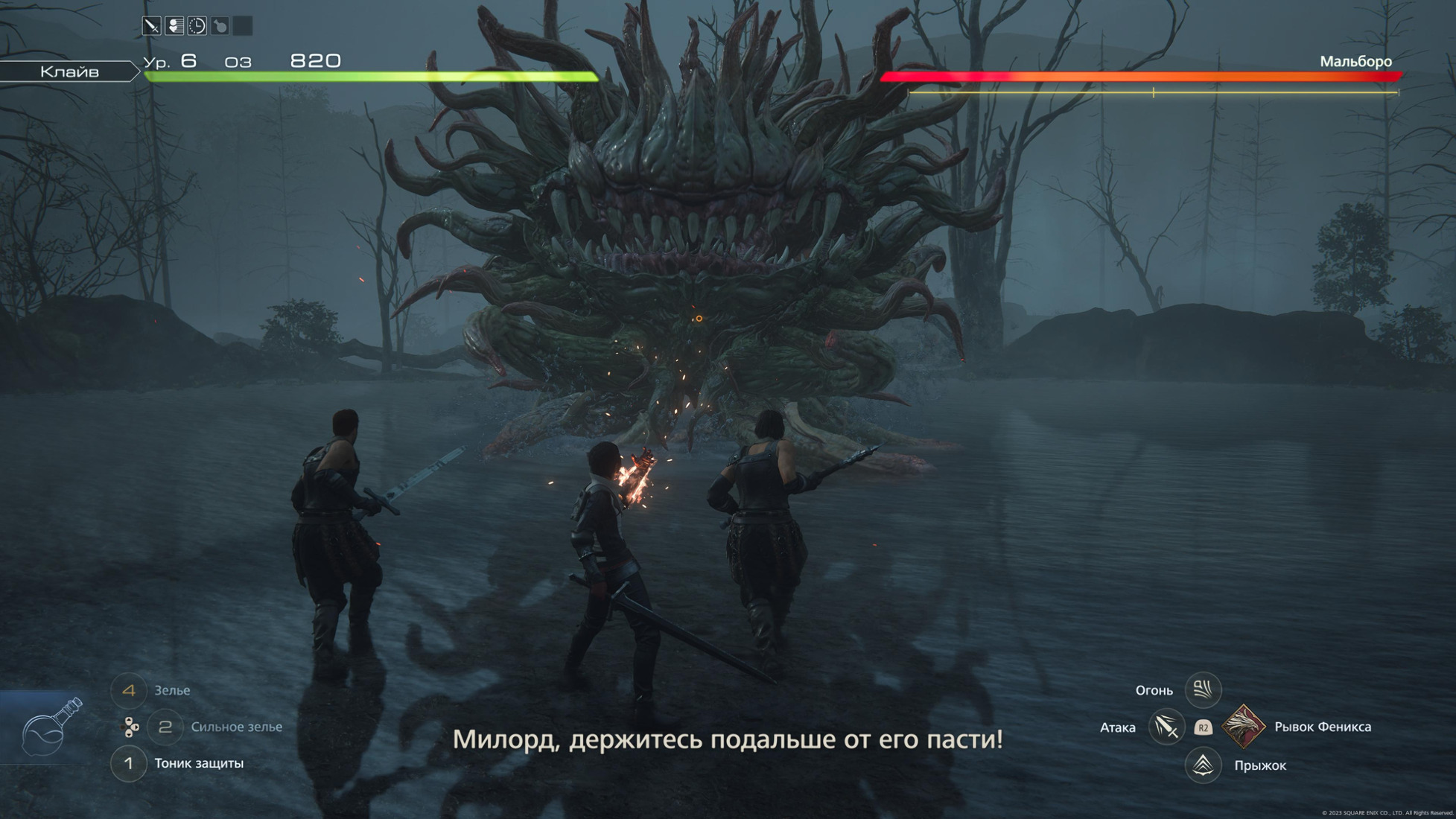This screenshot has height=819, width=1456.
Task: Click the large potion flask icon
Action: click(51, 727)
